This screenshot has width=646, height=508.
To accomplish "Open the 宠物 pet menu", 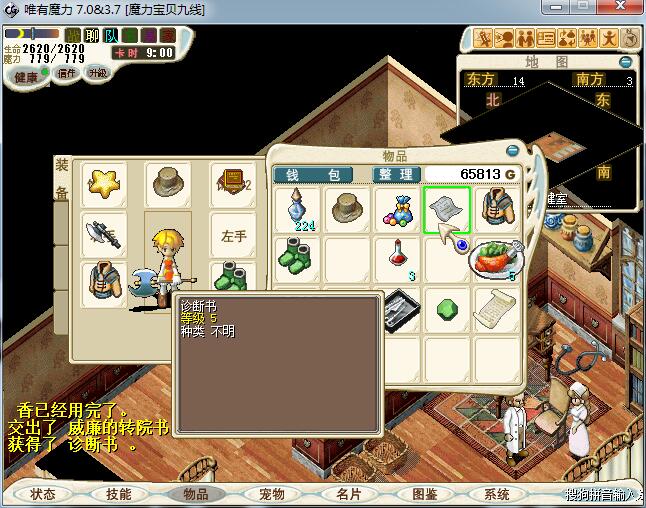I will (272, 494).
